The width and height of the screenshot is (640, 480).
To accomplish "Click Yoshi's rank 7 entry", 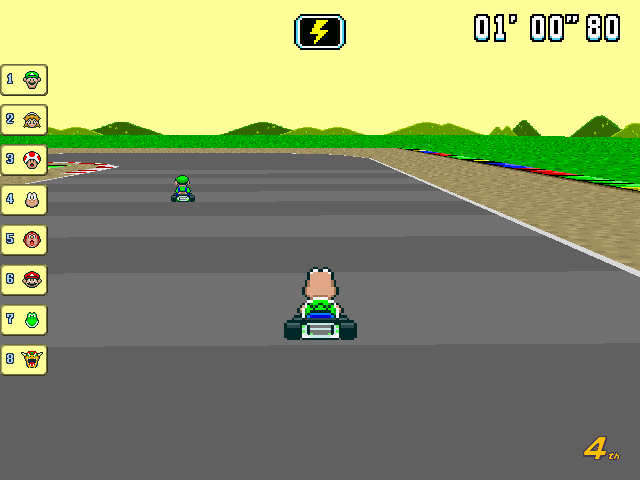I will click(x=24, y=319).
